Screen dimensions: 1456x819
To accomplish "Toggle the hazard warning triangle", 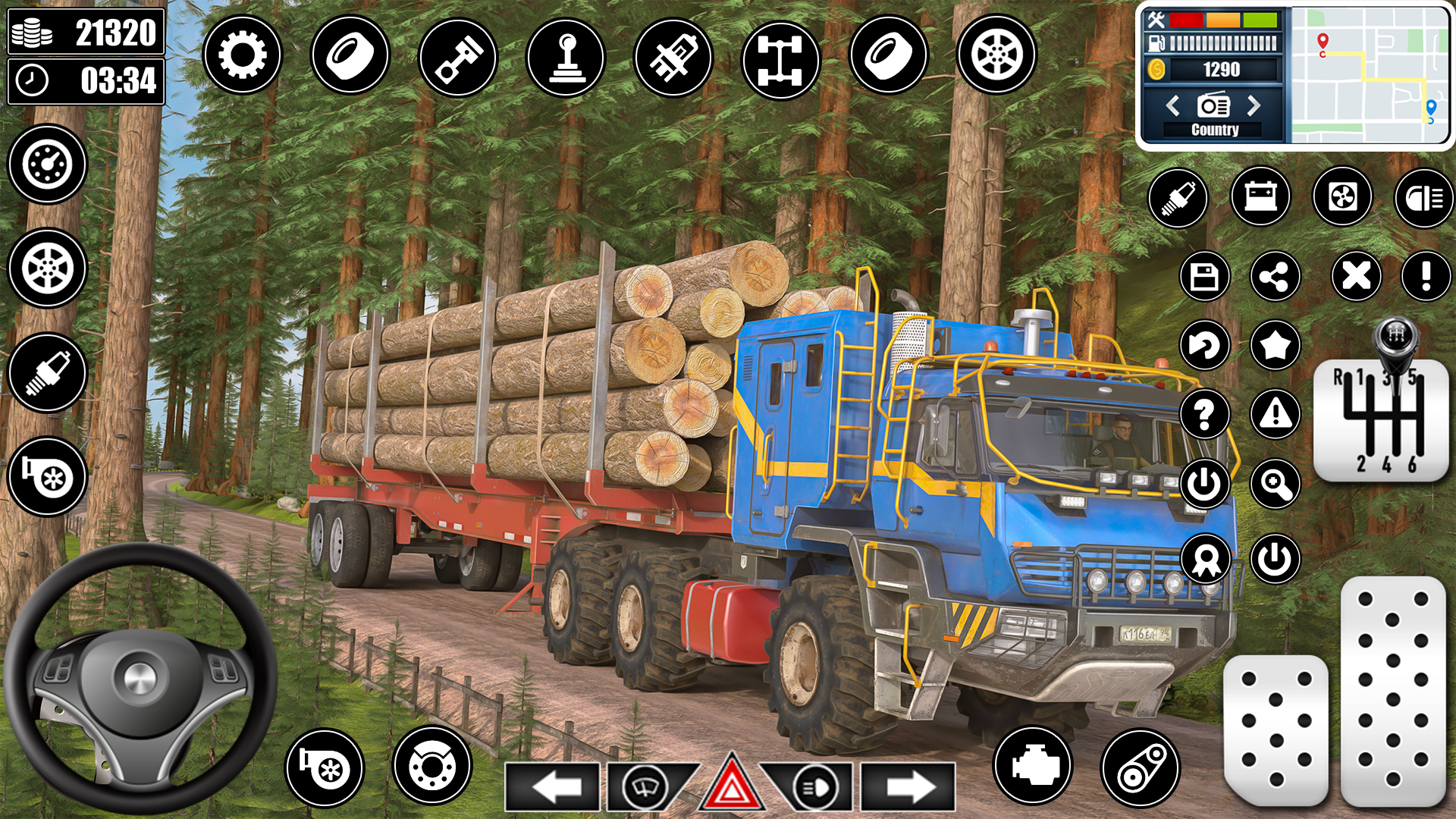I will (732, 784).
